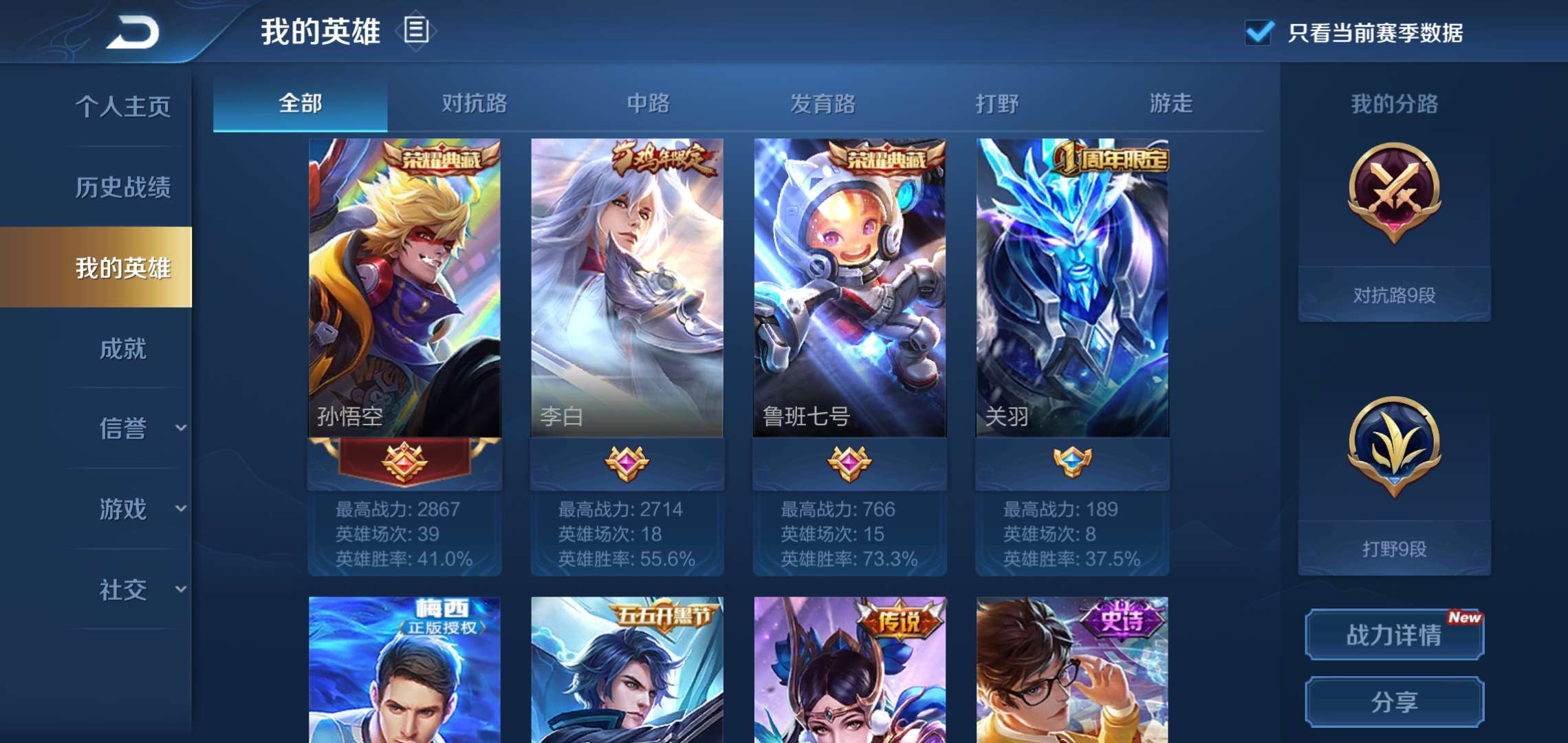The height and width of the screenshot is (743, 1568).
Task: Go to 历史战绩 in sidebar
Action: 124,187
